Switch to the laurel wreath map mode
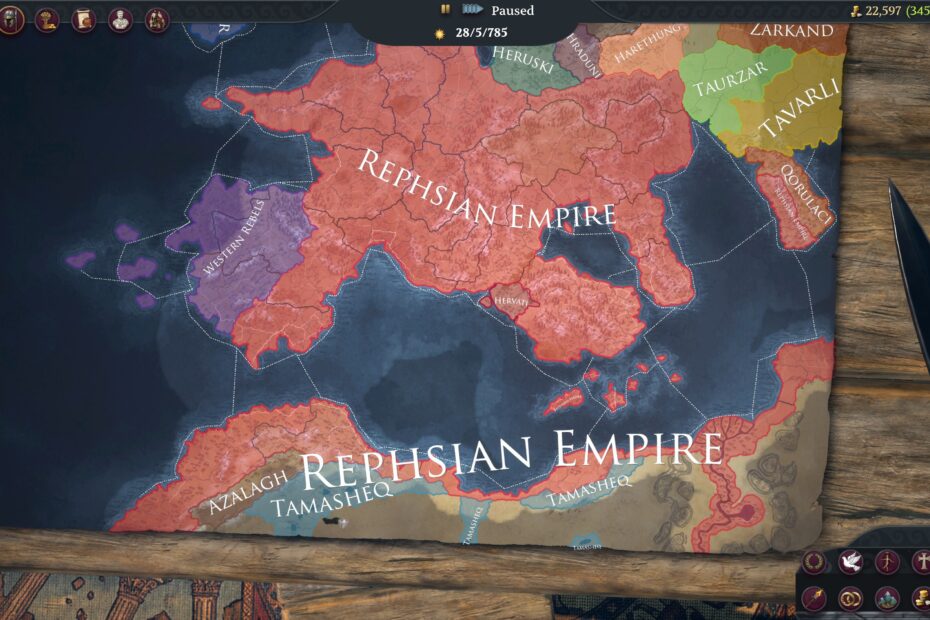The image size is (930, 620). [x=814, y=562]
